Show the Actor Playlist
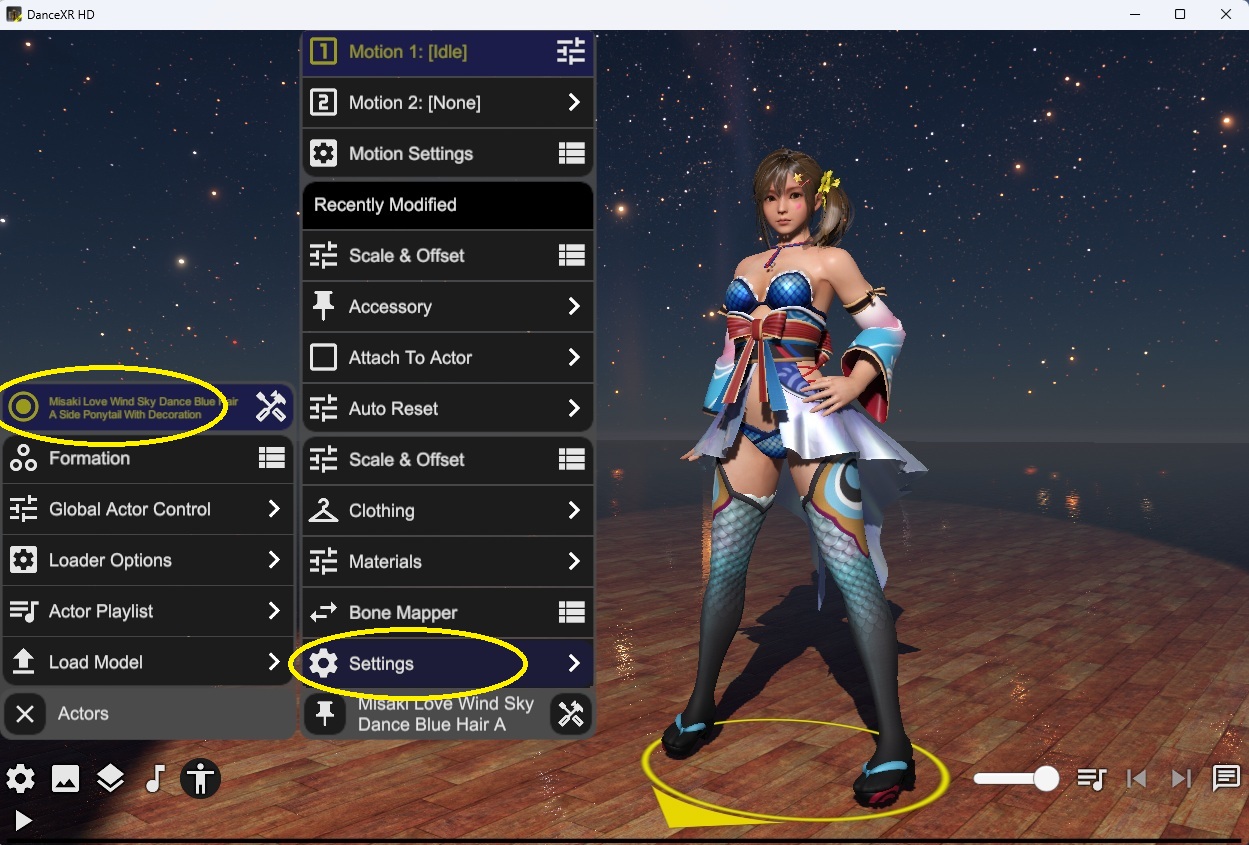Screen dimensions: 1249x845 tap(147, 612)
